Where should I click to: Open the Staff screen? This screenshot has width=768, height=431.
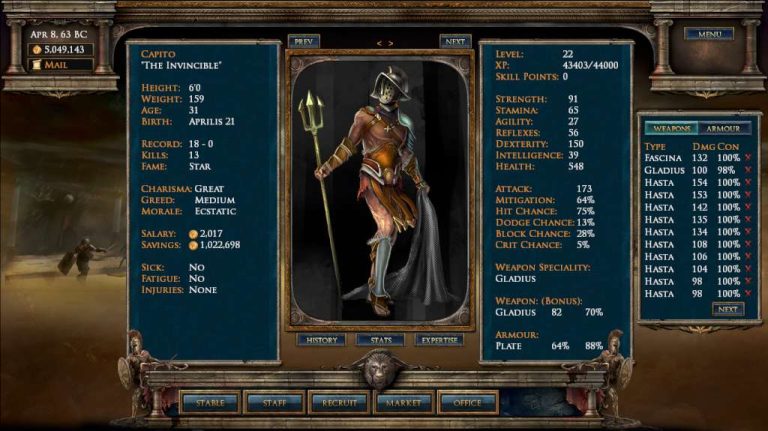pos(274,403)
